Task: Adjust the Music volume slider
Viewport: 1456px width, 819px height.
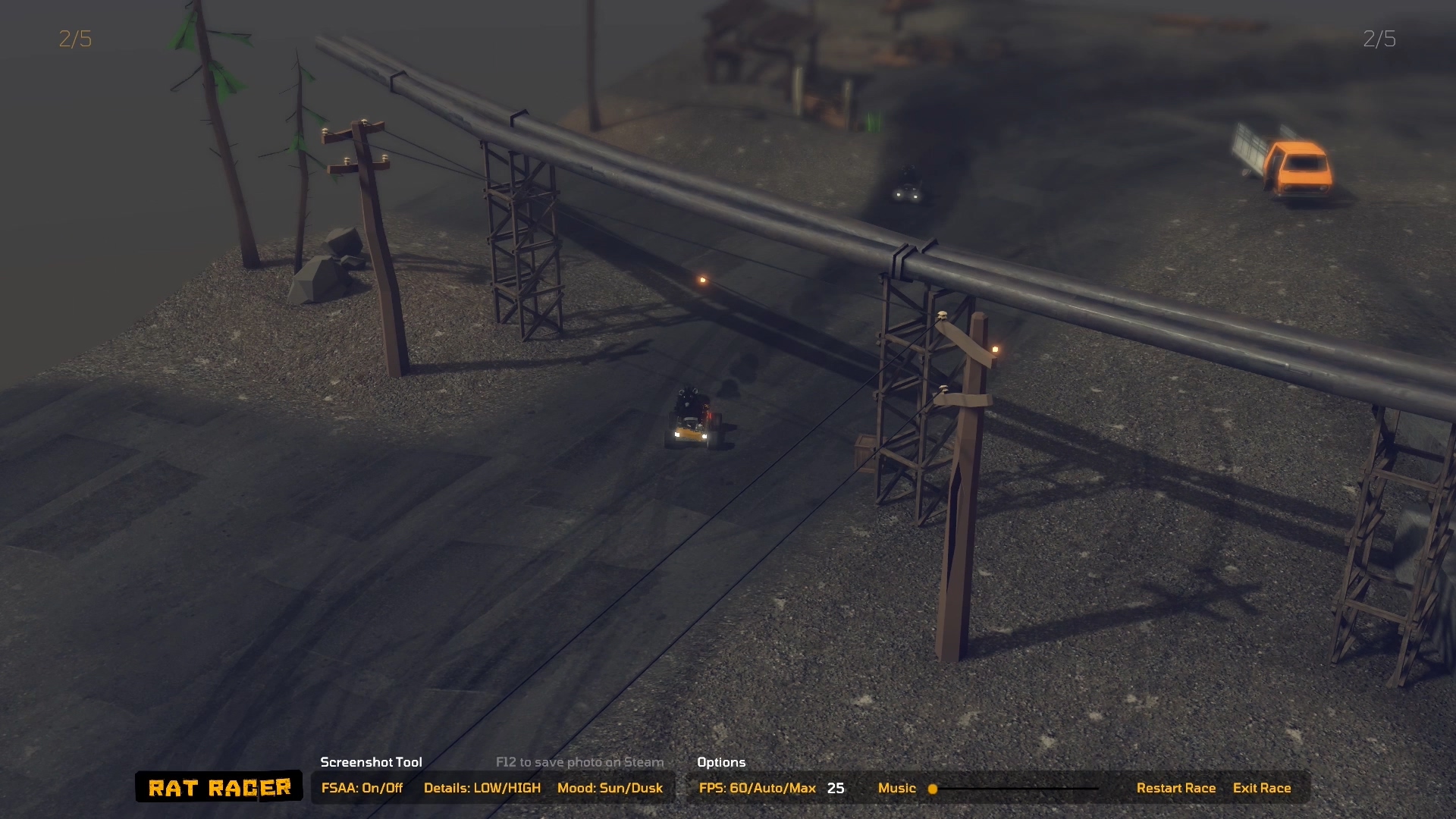Action: tap(934, 789)
